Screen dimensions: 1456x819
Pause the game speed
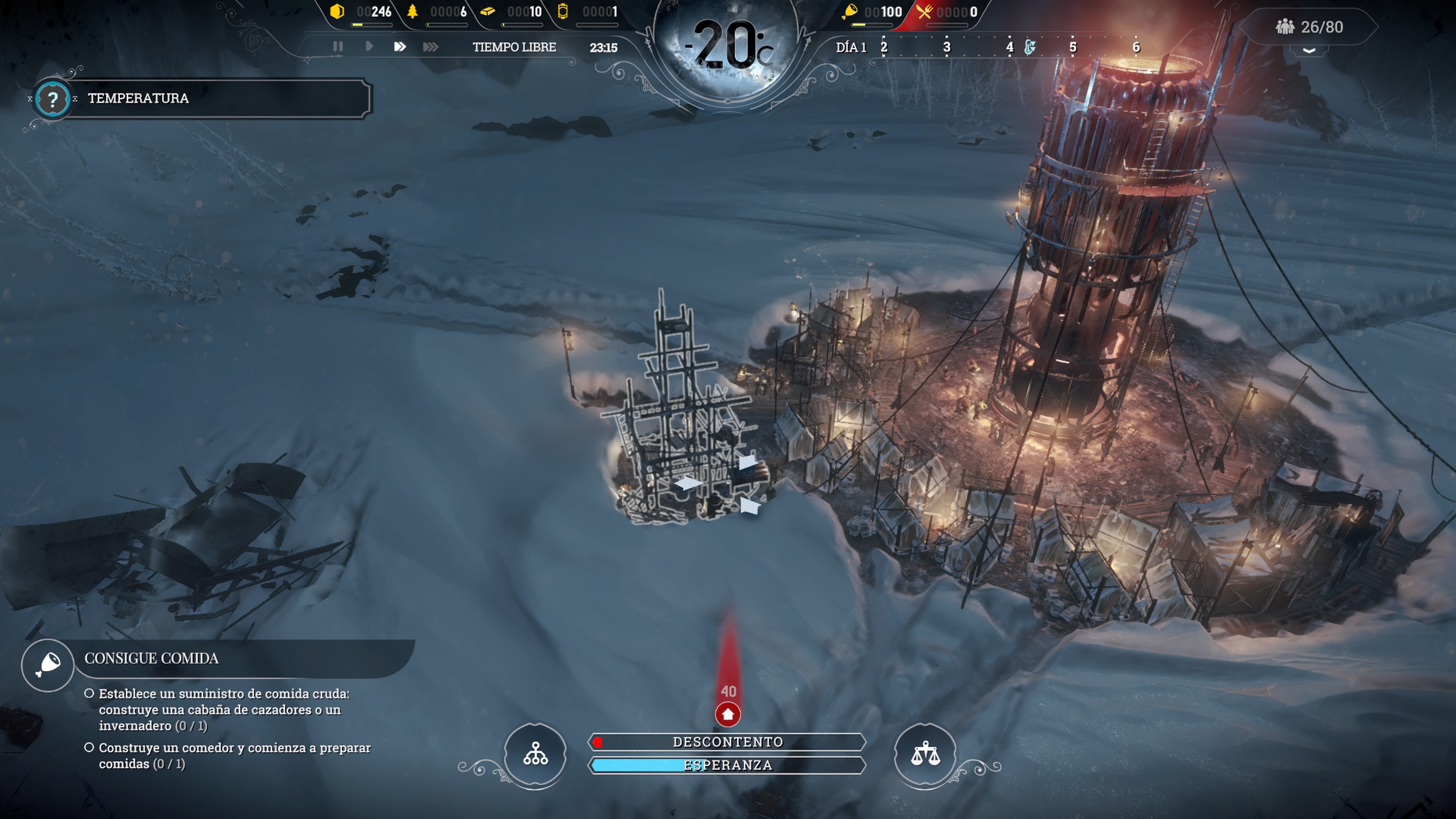coord(338,46)
